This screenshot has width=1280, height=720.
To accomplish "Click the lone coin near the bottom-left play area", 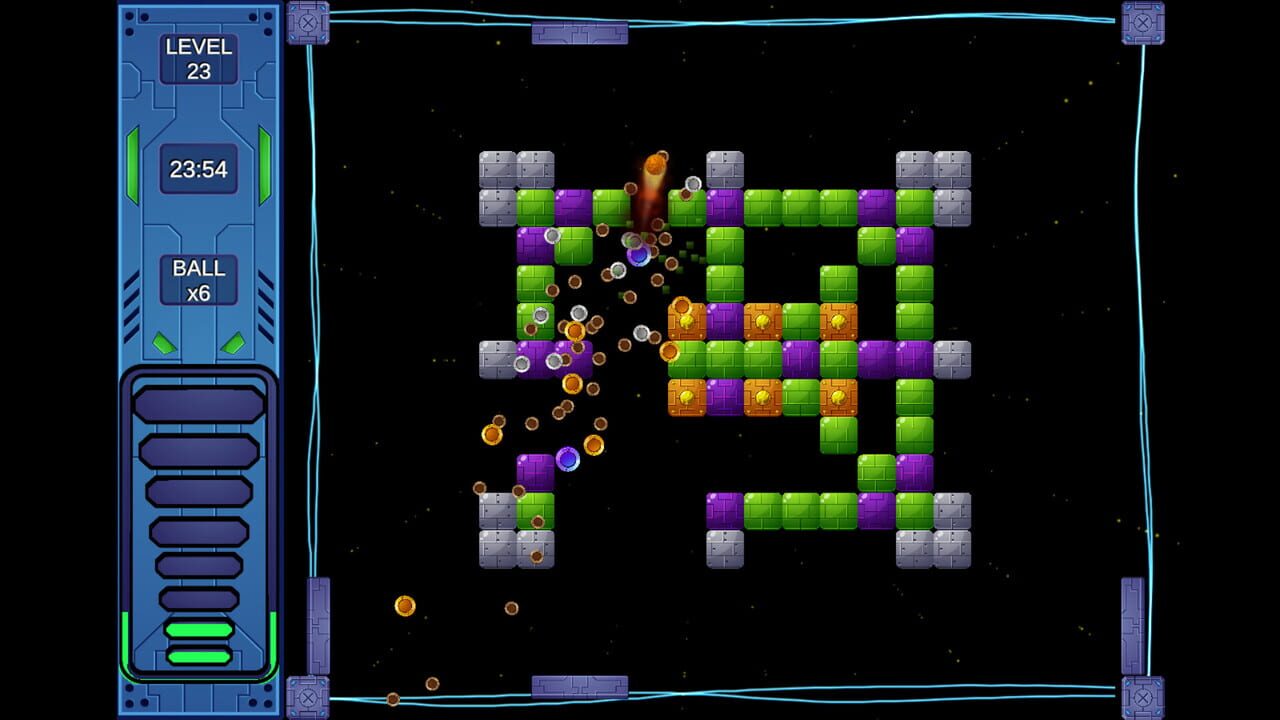I will pyautogui.click(x=405, y=604).
